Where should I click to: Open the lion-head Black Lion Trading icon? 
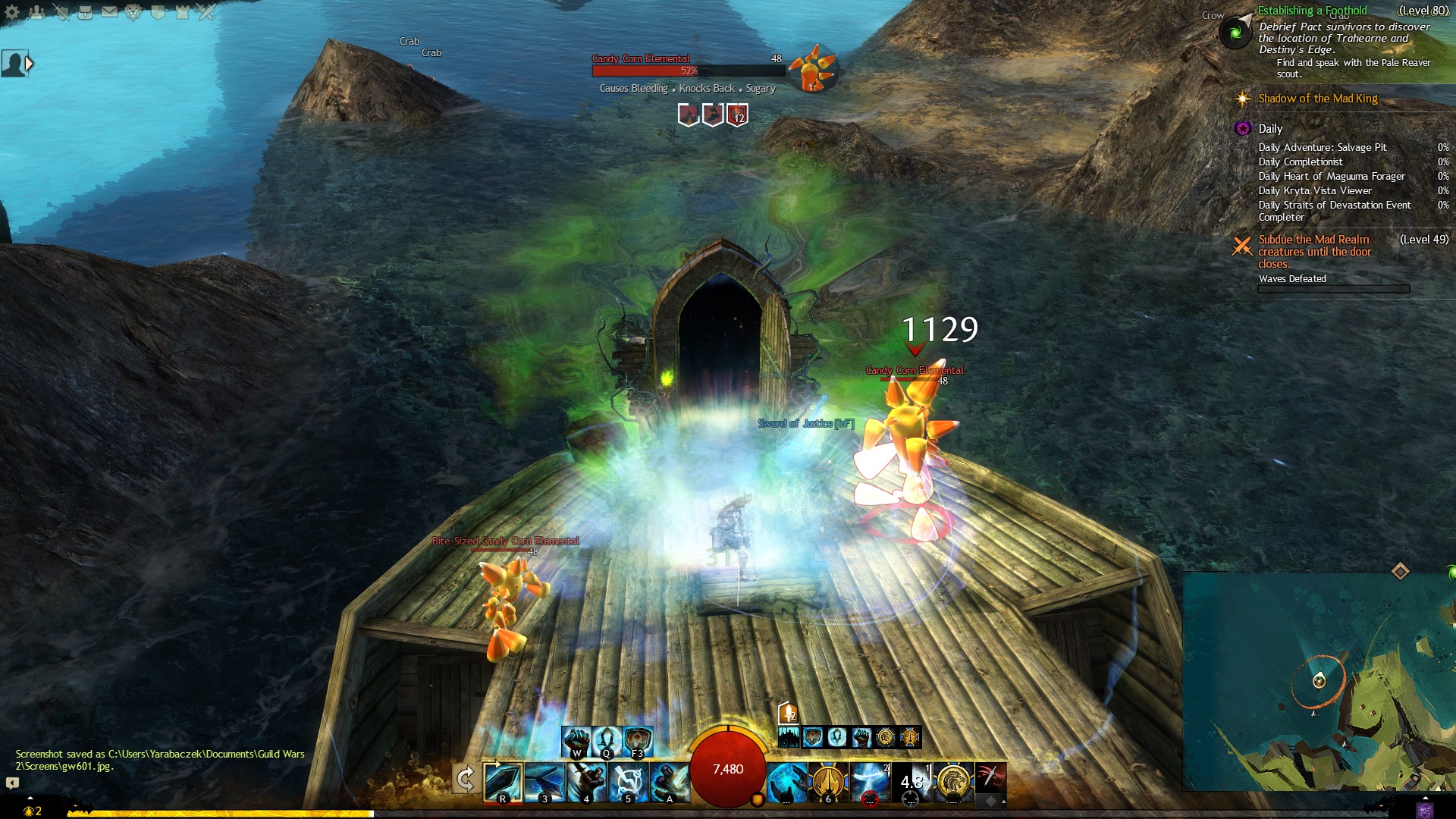coord(133,12)
